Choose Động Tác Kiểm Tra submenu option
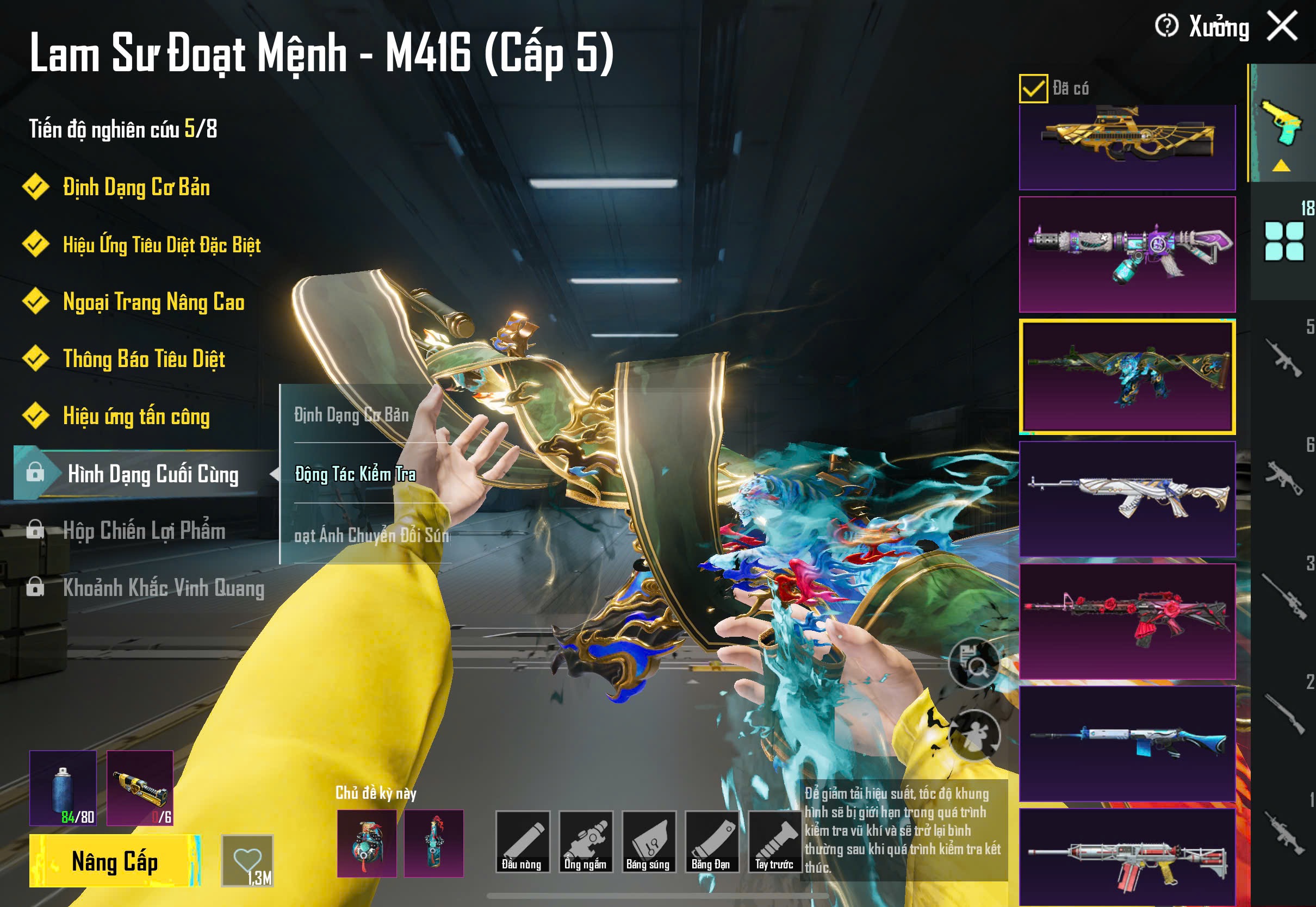Screen dimensions: 1316x907 [x=355, y=474]
